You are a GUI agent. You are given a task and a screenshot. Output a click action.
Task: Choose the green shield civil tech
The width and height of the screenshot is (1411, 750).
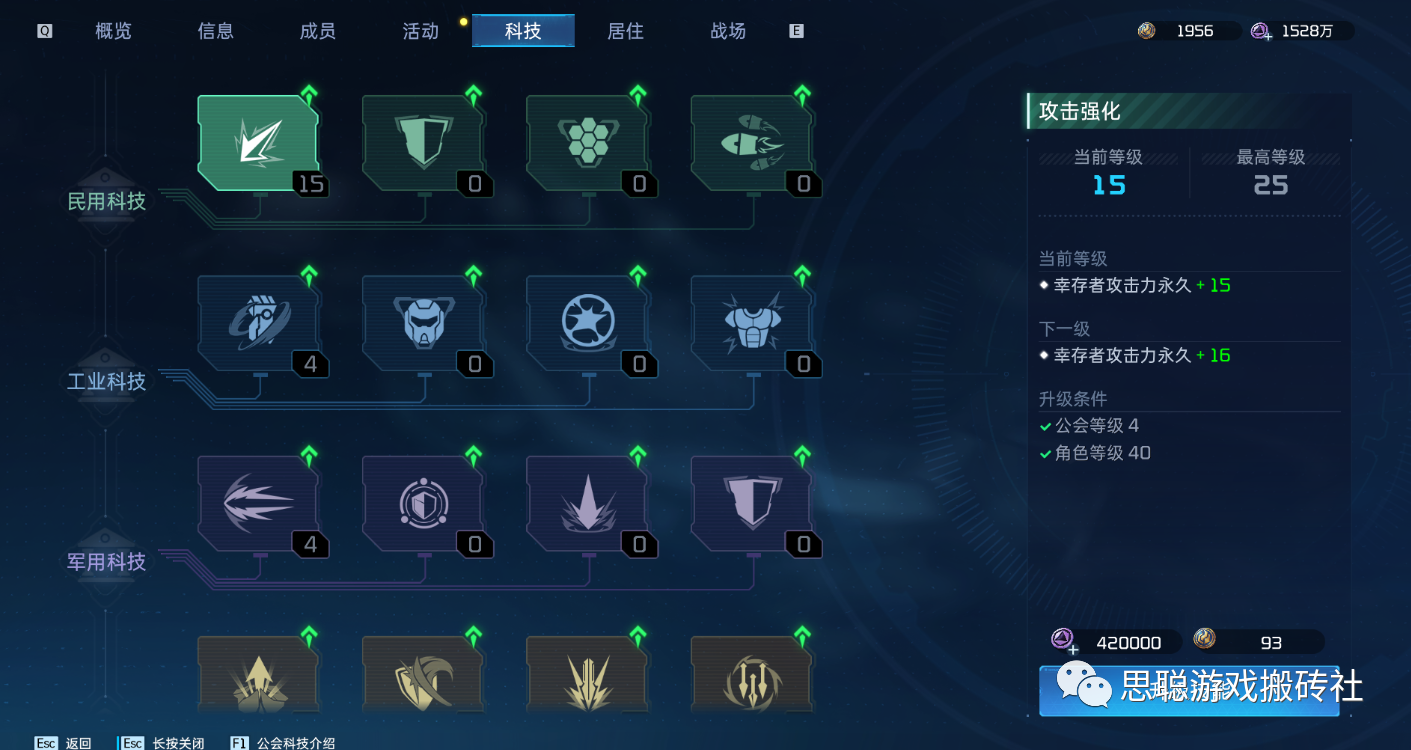(422, 142)
